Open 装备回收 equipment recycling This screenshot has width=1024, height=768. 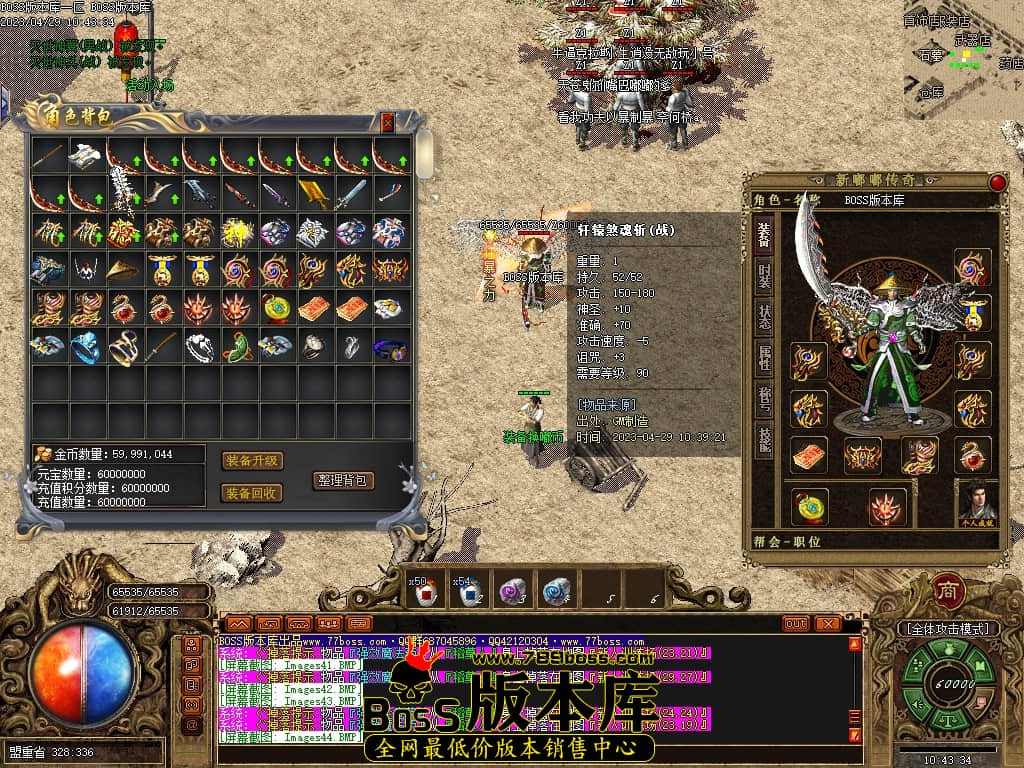[x=252, y=493]
